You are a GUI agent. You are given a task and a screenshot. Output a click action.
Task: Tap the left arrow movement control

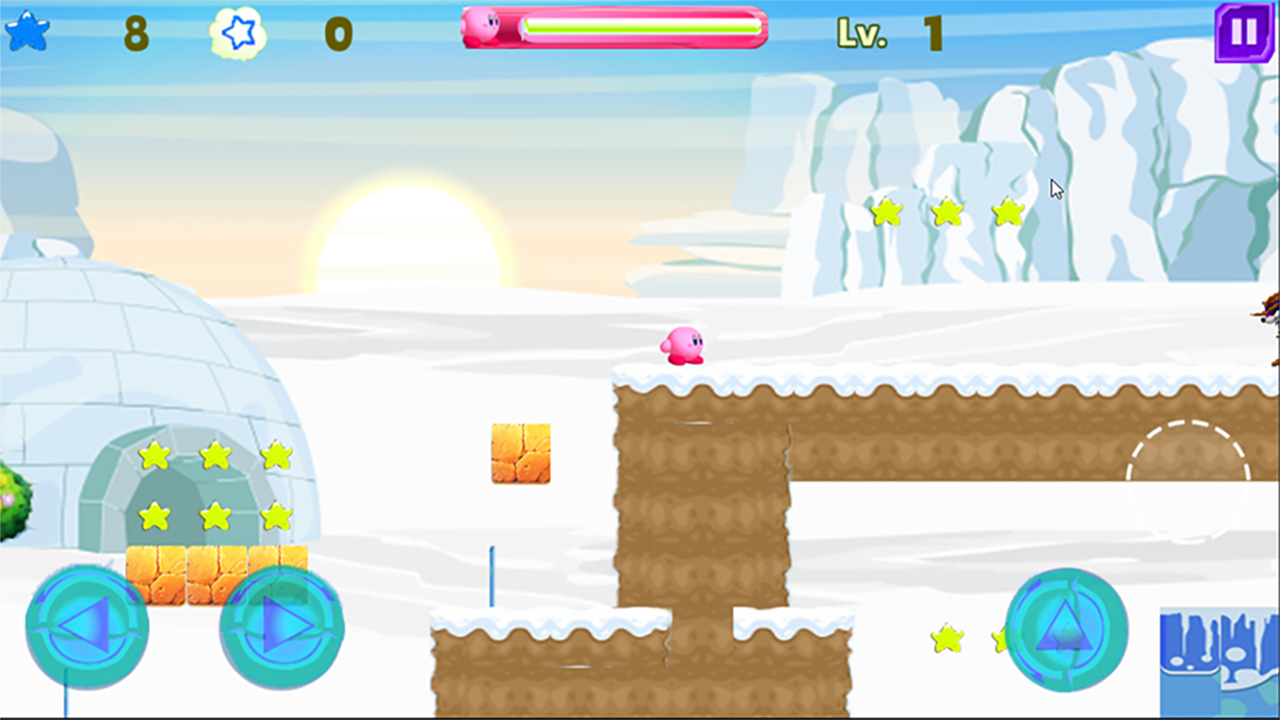pyautogui.click(x=88, y=628)
